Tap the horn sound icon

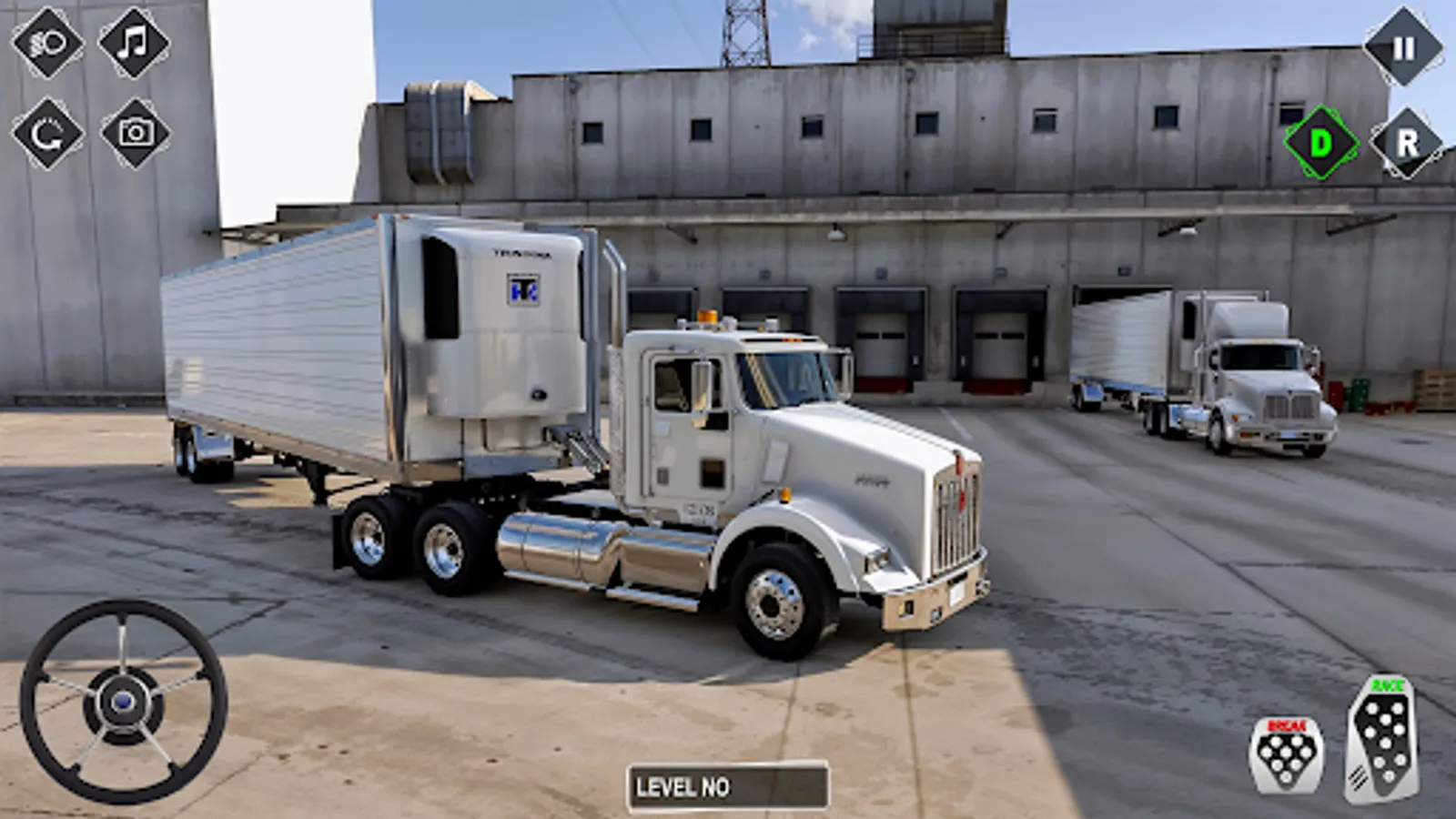(x=47, y=44)
